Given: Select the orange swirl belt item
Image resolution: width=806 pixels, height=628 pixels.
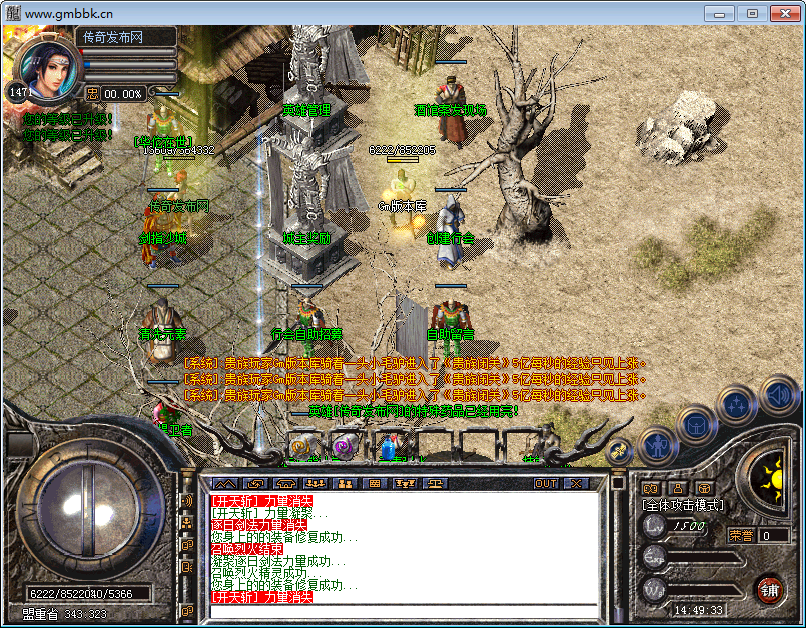Looking at the screenshot, I should tap(299, 447).
